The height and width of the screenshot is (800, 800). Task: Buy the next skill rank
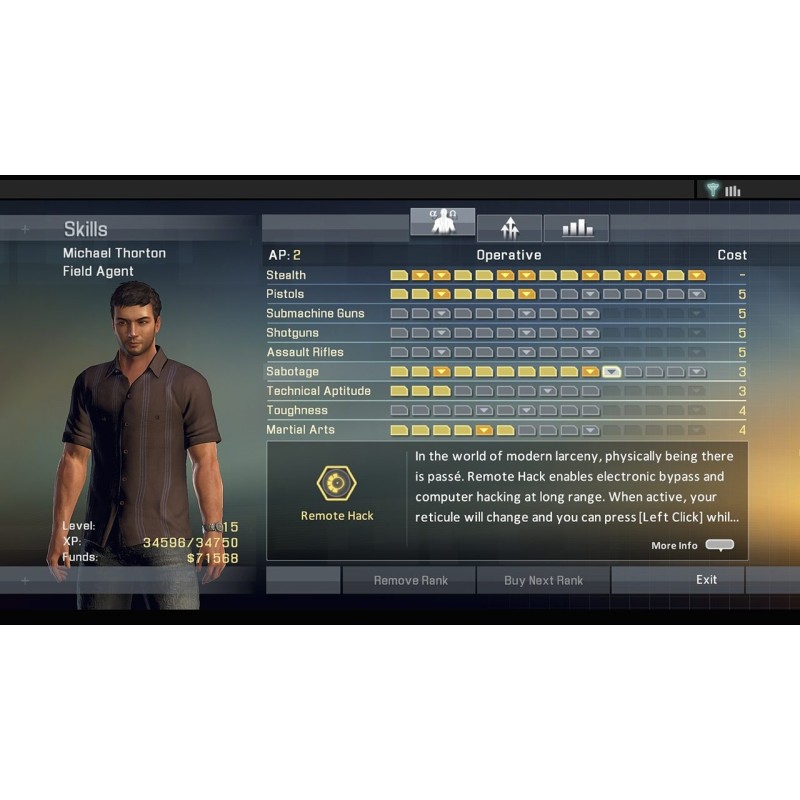click(543, 580)
